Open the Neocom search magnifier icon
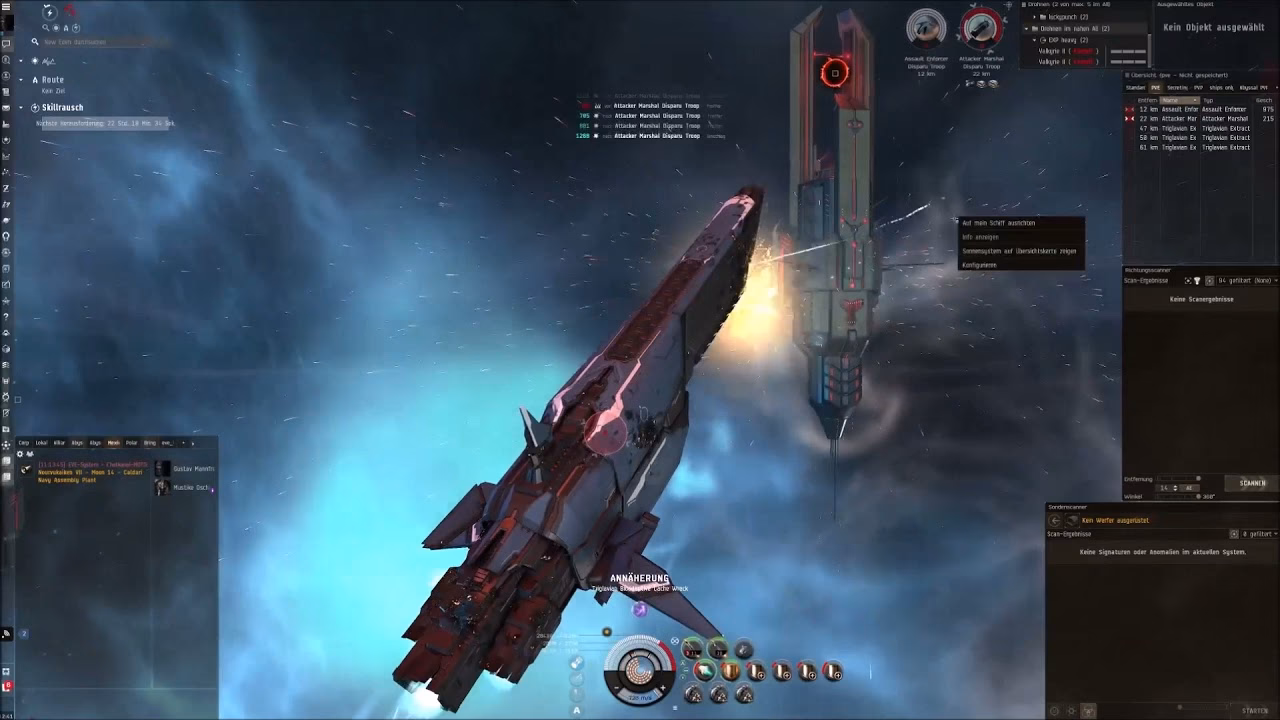Viewport: 1280px width, 720px height. pos(46,28)
